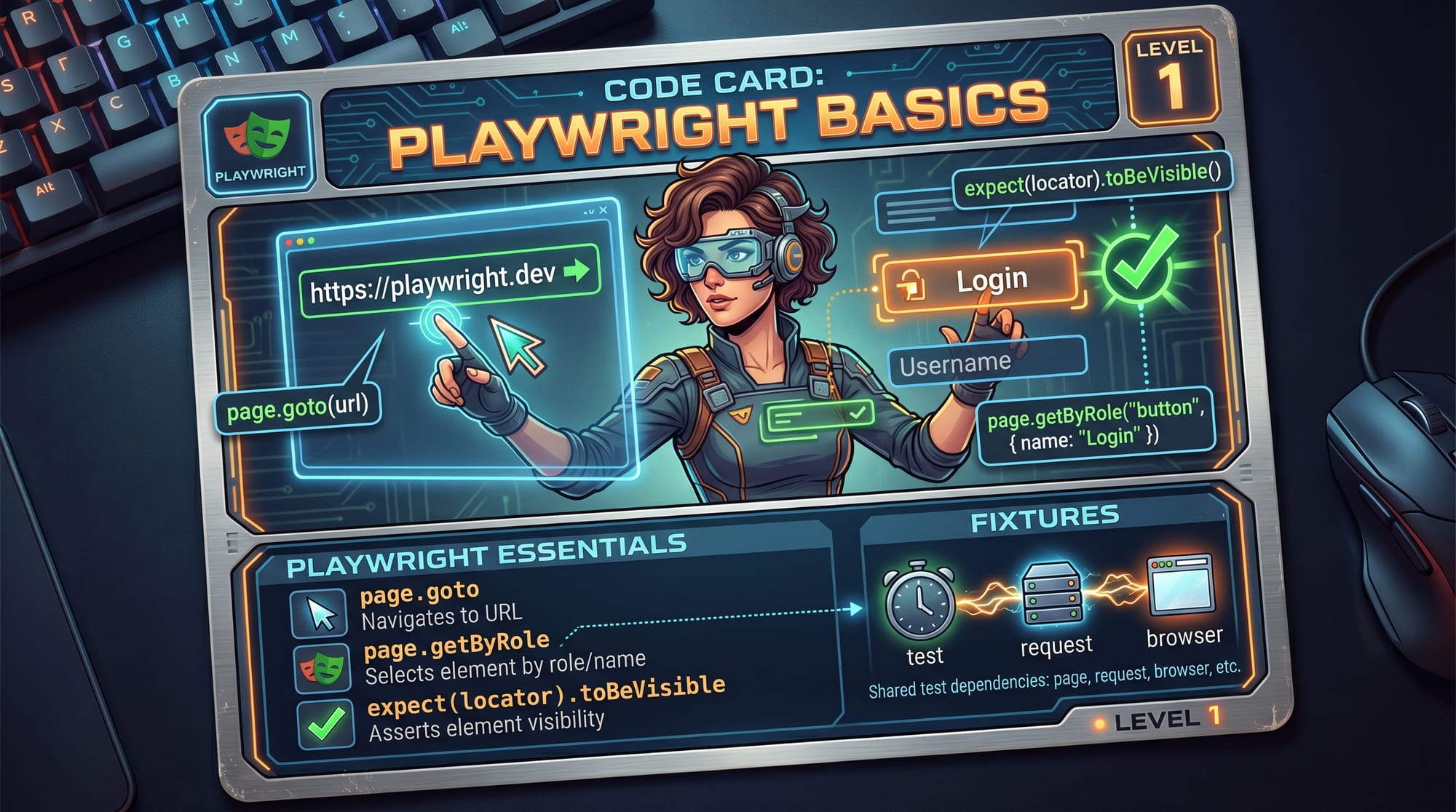Click the glowing green checkmark next to Login
Viewport: 1456px width, 812px height.
(x=1140, y=266)
